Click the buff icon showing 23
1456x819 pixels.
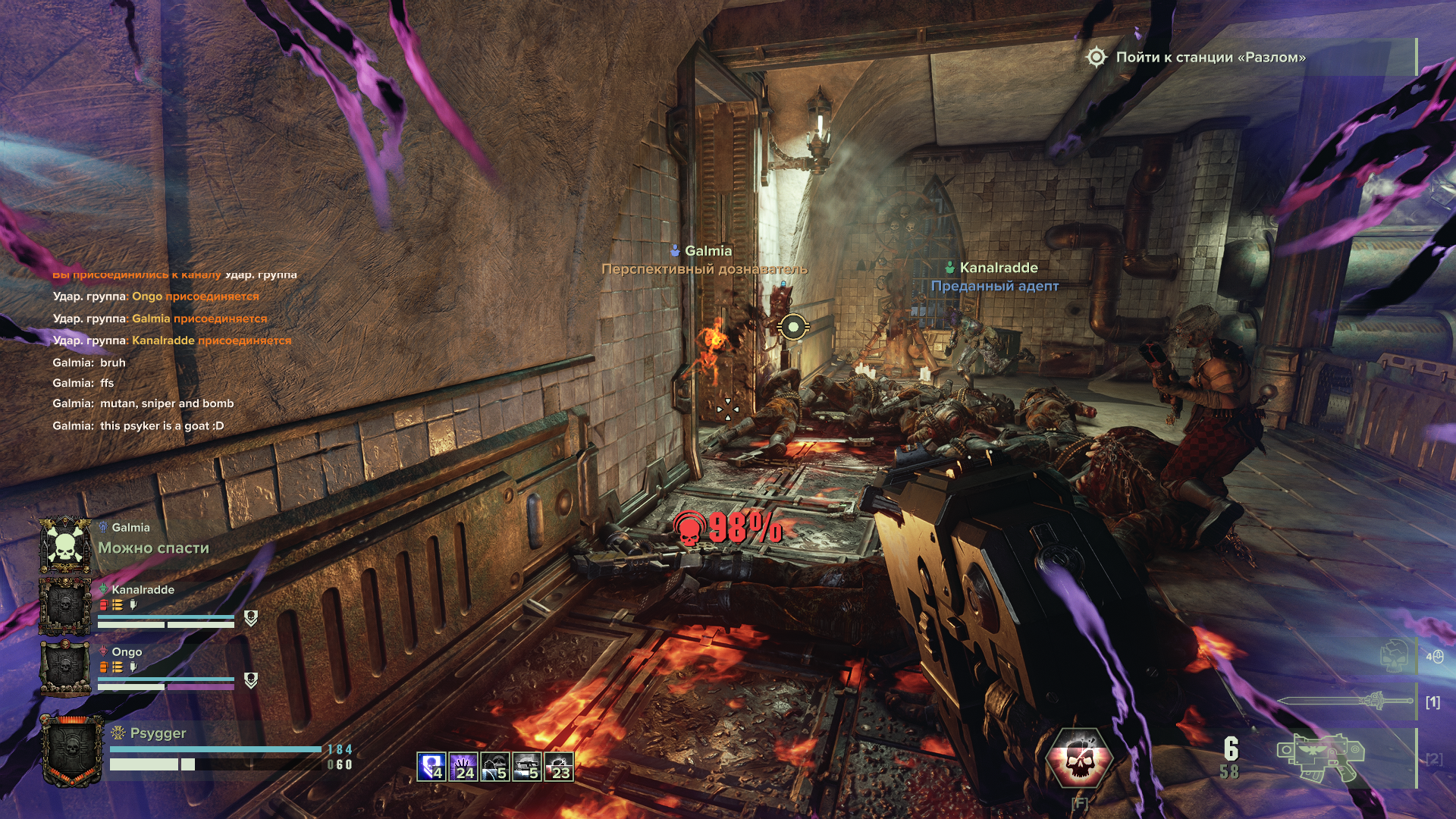click(x=558, y=767)
